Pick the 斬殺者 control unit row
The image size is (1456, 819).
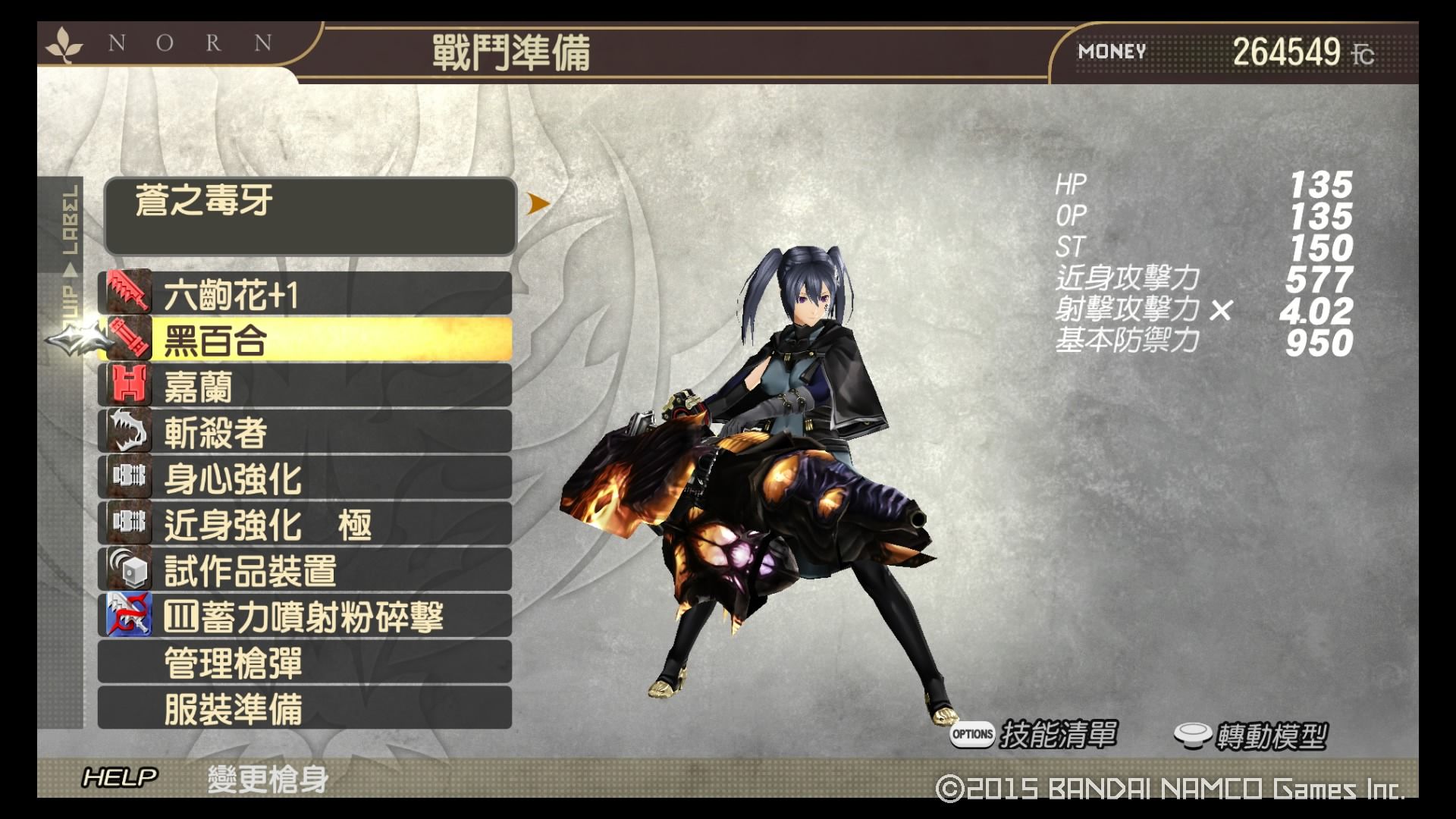tap(305, 432)
